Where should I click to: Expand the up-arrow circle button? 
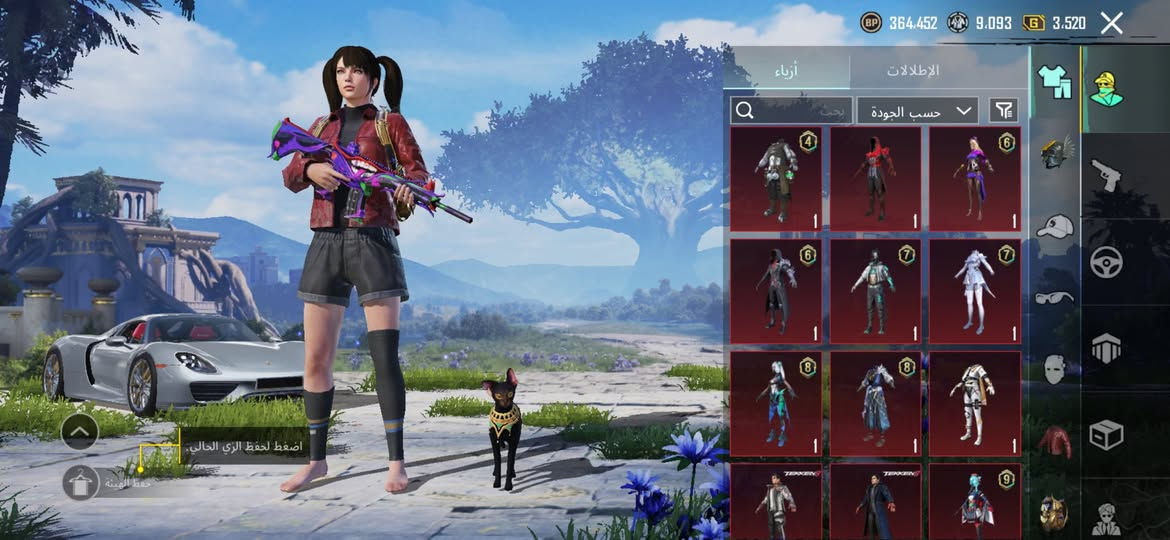[x=79, y=432]
